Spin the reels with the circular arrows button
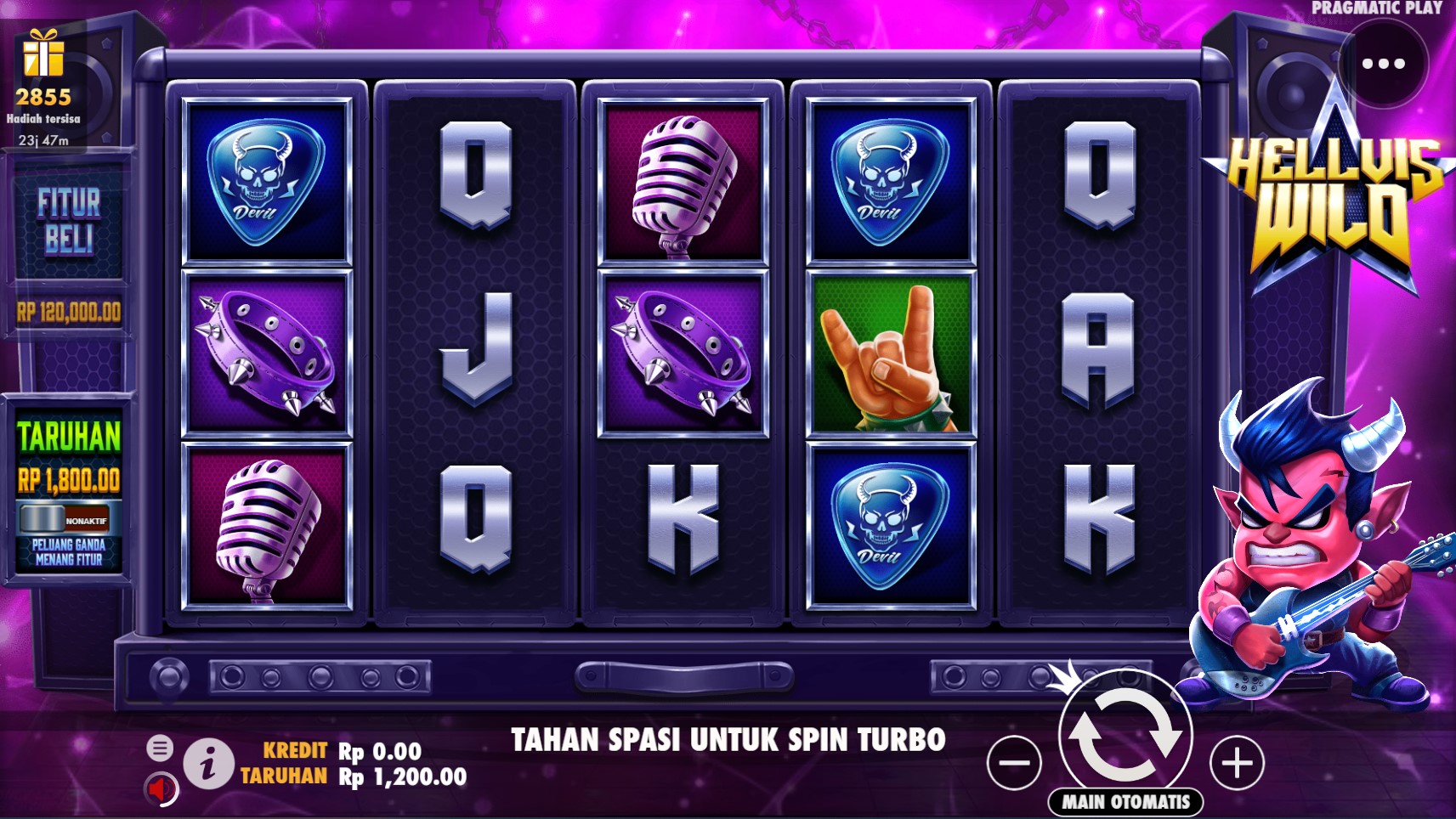Viewport: 1456px width, 819px height. pos(1125,734)
